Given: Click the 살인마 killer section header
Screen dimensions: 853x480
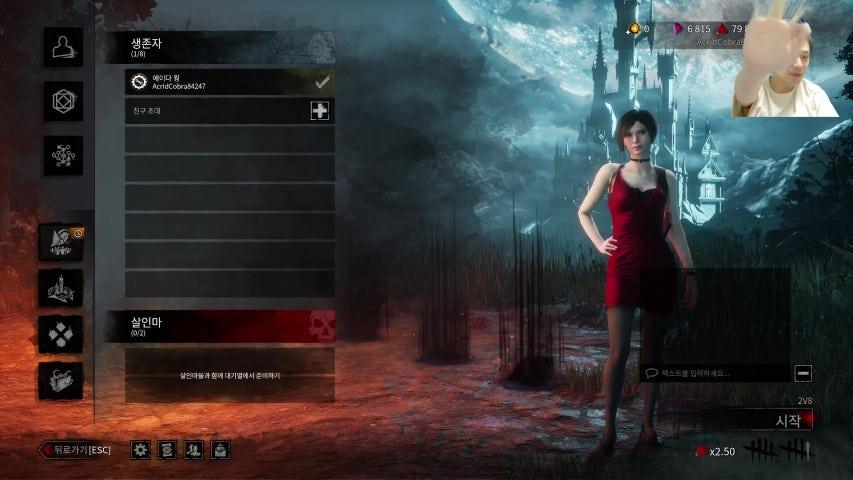Looking at the screenshot, I should pyautogui.click(x=219, y=326).
